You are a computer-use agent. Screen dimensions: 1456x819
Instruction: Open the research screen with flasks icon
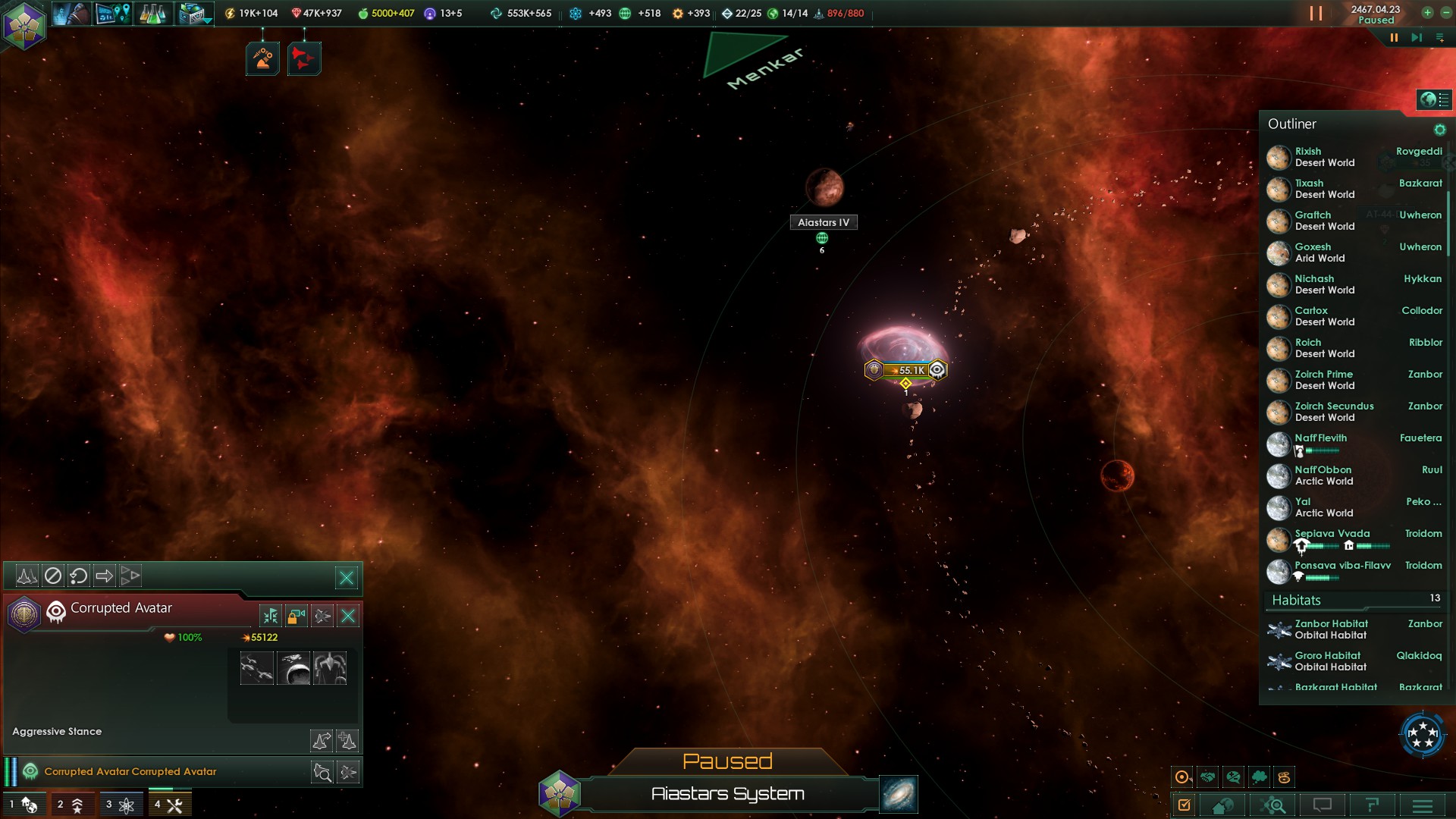click(152, 14)
